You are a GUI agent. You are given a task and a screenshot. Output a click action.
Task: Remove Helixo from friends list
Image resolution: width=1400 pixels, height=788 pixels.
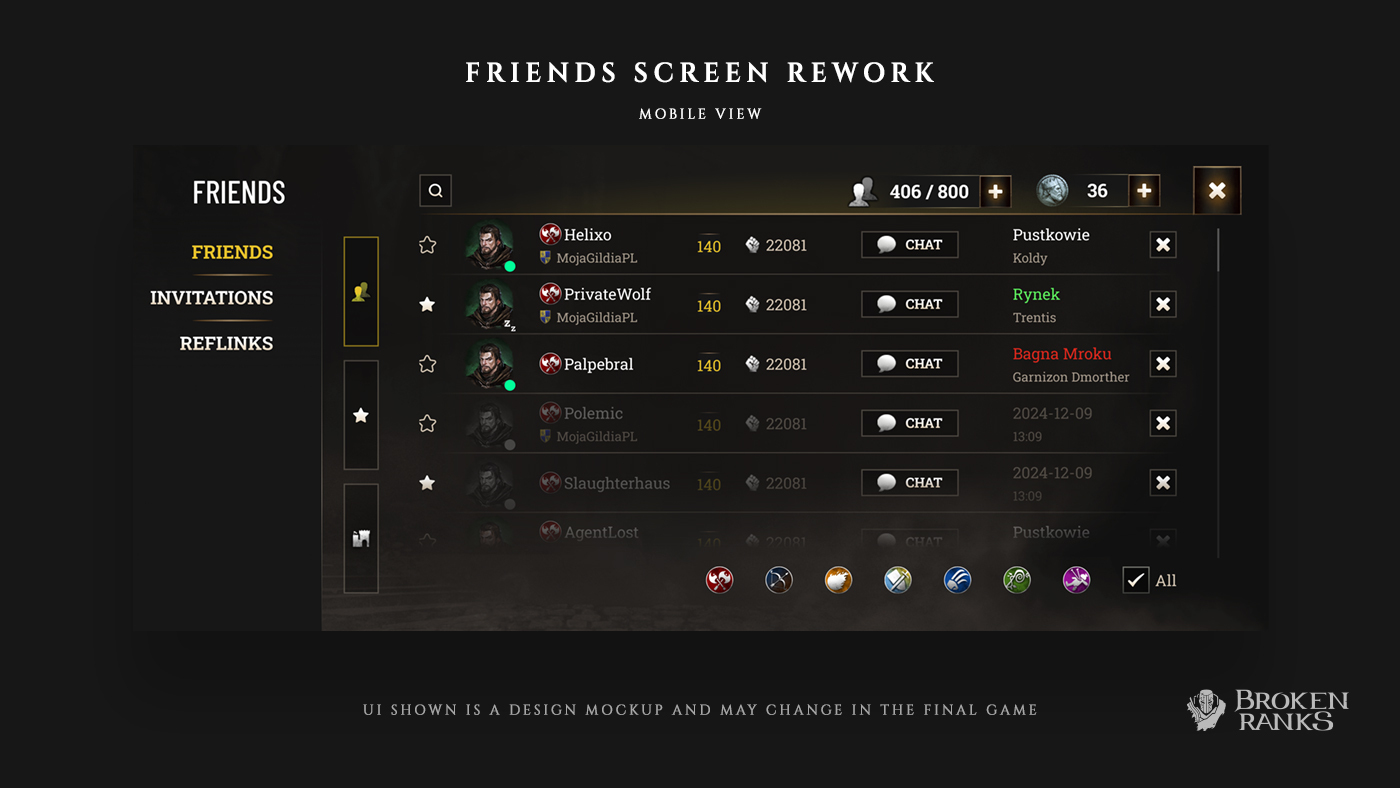pos(1162,245)
